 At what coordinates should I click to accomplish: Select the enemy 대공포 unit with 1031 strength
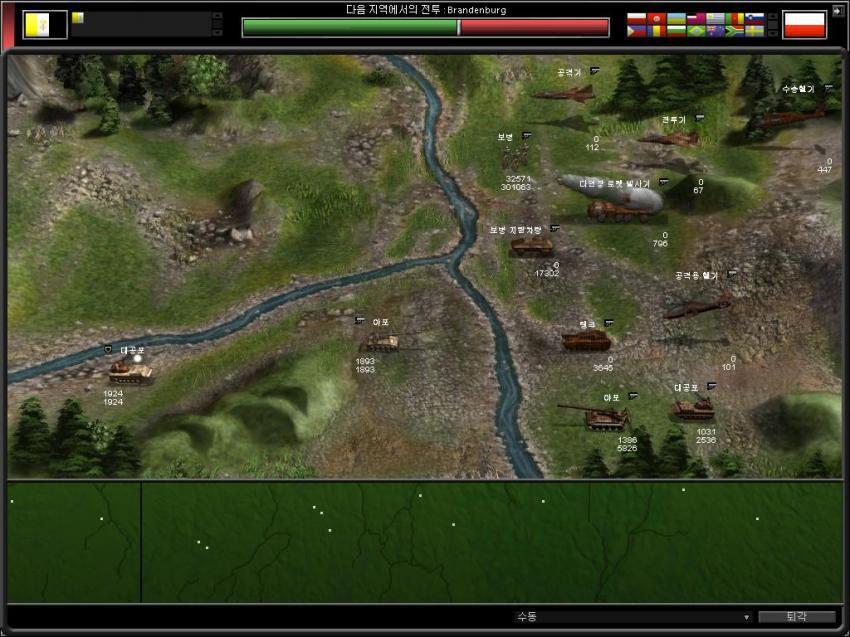point(693,408)
